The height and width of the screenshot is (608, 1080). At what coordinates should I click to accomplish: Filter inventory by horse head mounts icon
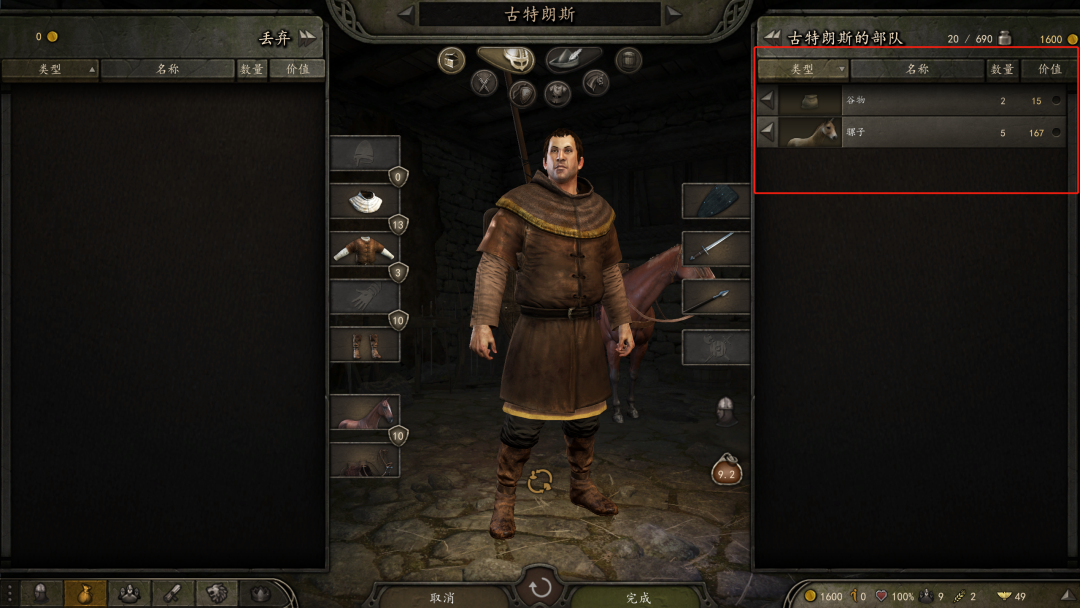coord(596,83)
